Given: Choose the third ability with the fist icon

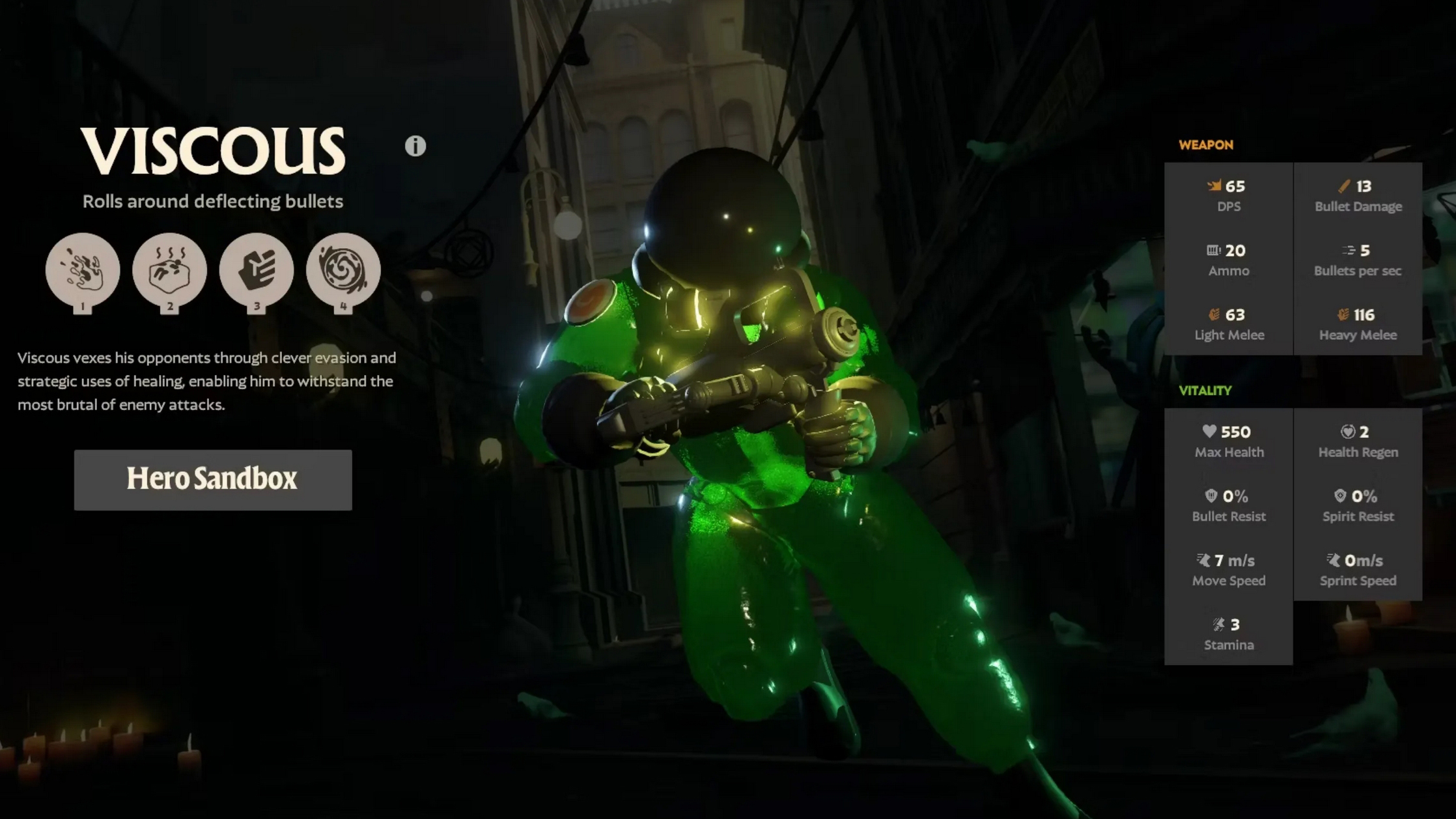Looking at the screenshot, I should [257, 270].
